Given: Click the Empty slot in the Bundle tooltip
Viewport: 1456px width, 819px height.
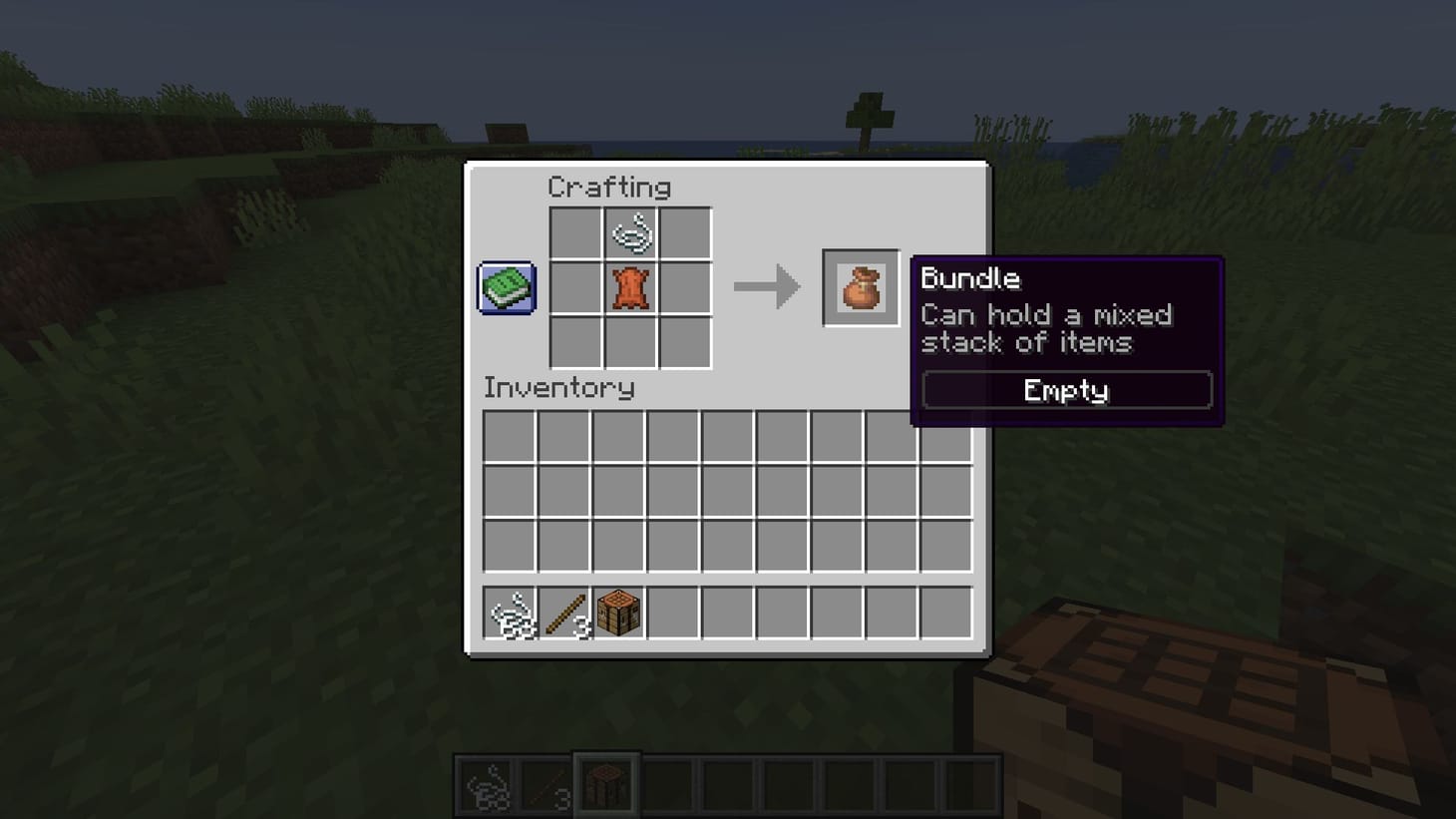Looking at the screenshot, I should pyautogui.click(x=1065, y=390).
